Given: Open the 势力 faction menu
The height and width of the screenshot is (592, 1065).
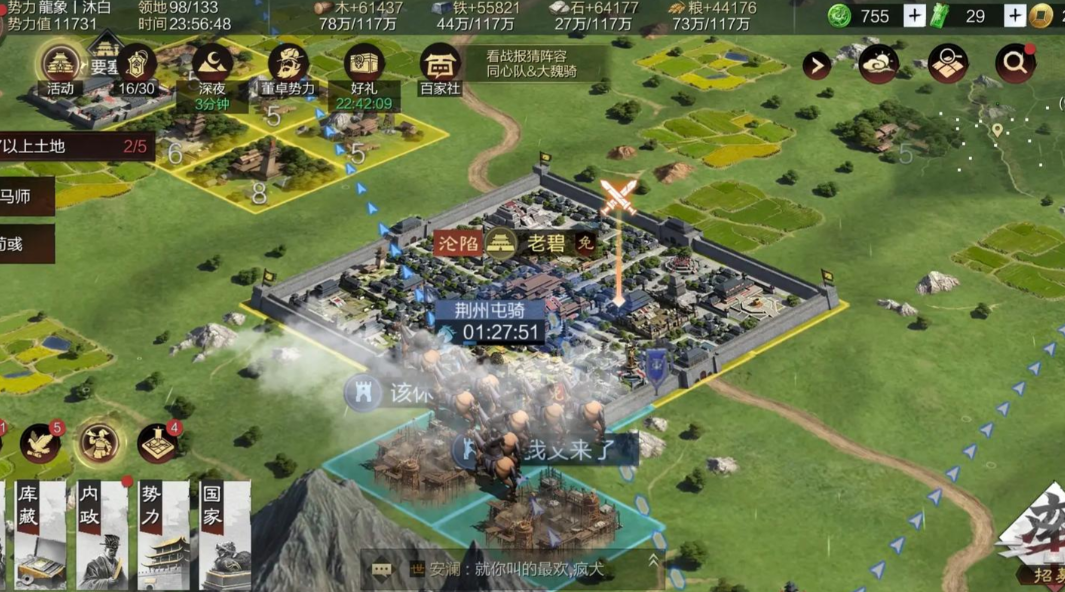Looking at the screenshot, I should pos(163,535).
